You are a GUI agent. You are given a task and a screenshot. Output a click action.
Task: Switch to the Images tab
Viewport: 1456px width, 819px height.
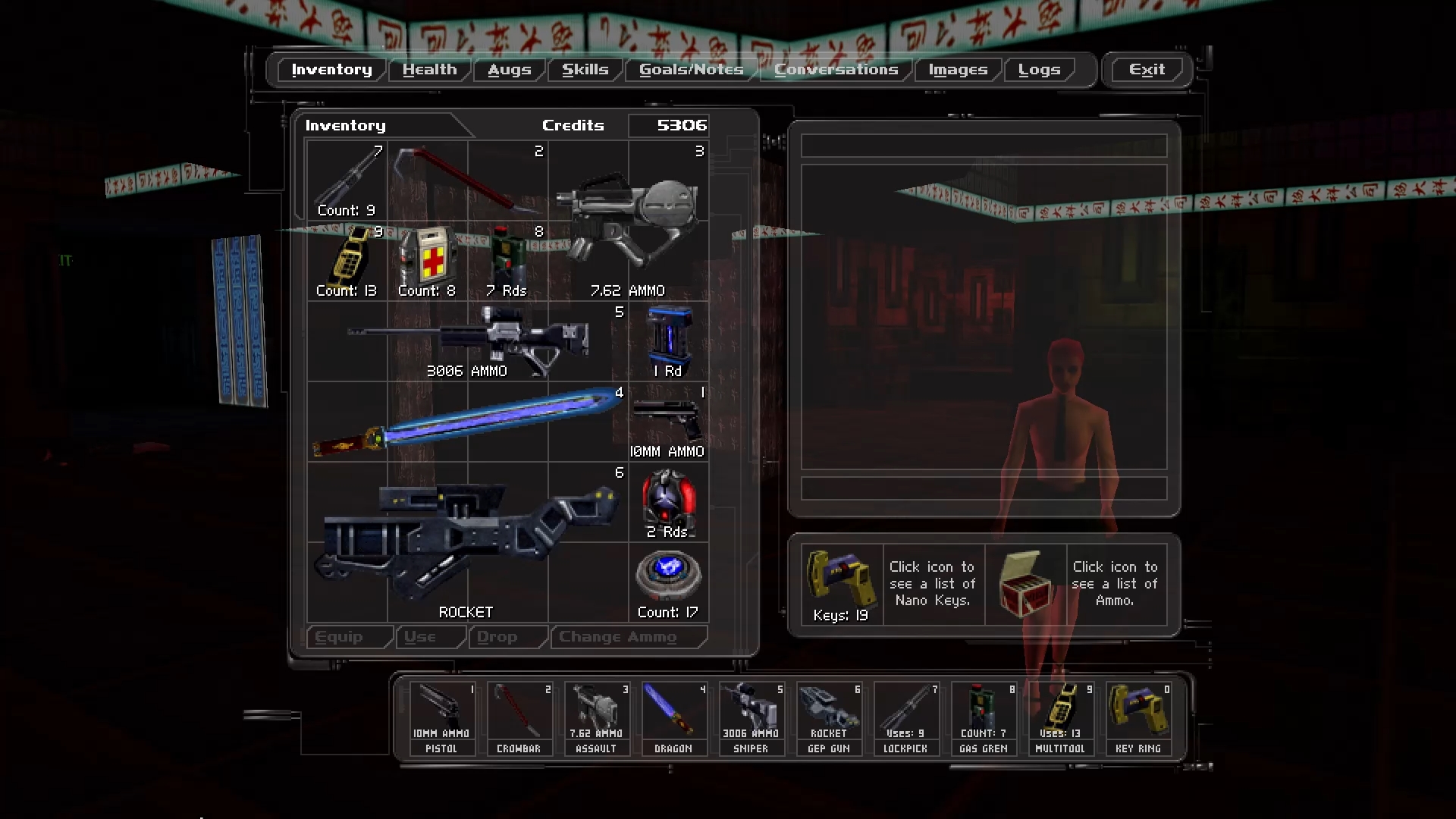(x=958, y=70)
